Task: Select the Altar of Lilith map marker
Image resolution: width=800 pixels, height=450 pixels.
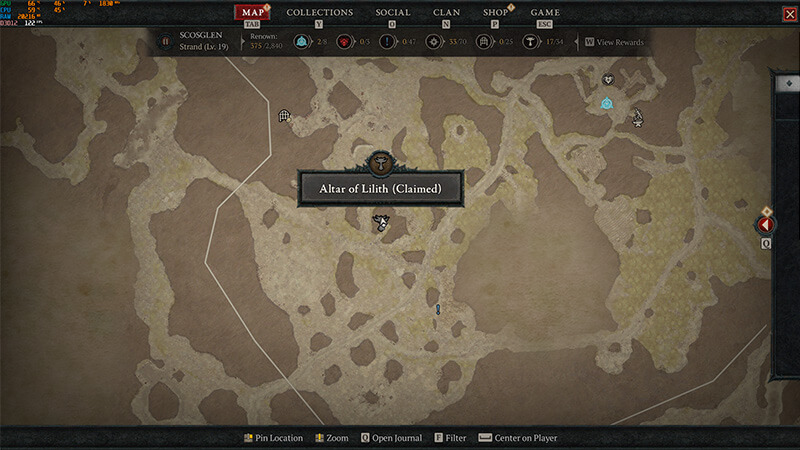Action: click(380, 223)
